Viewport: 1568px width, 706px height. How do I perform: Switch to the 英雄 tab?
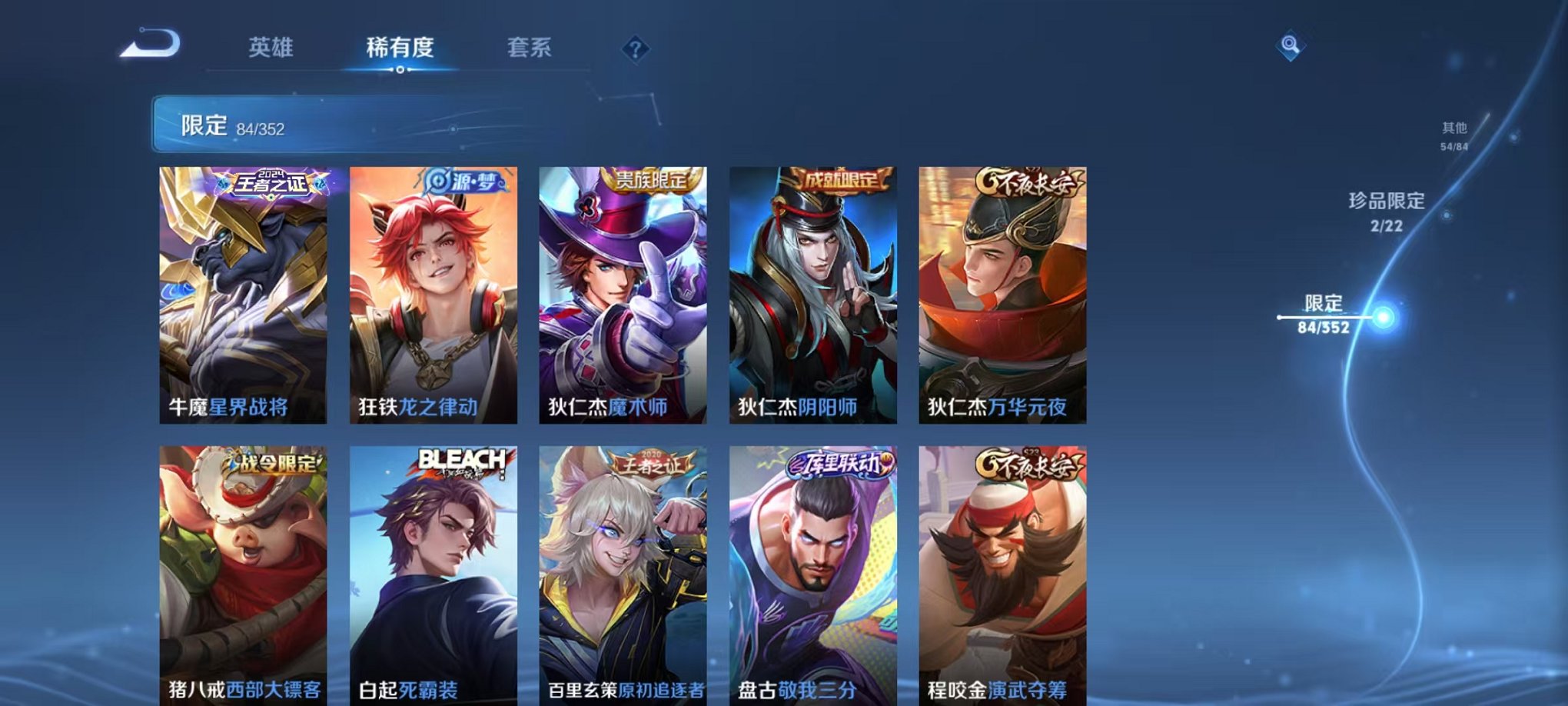coord(274,48)
